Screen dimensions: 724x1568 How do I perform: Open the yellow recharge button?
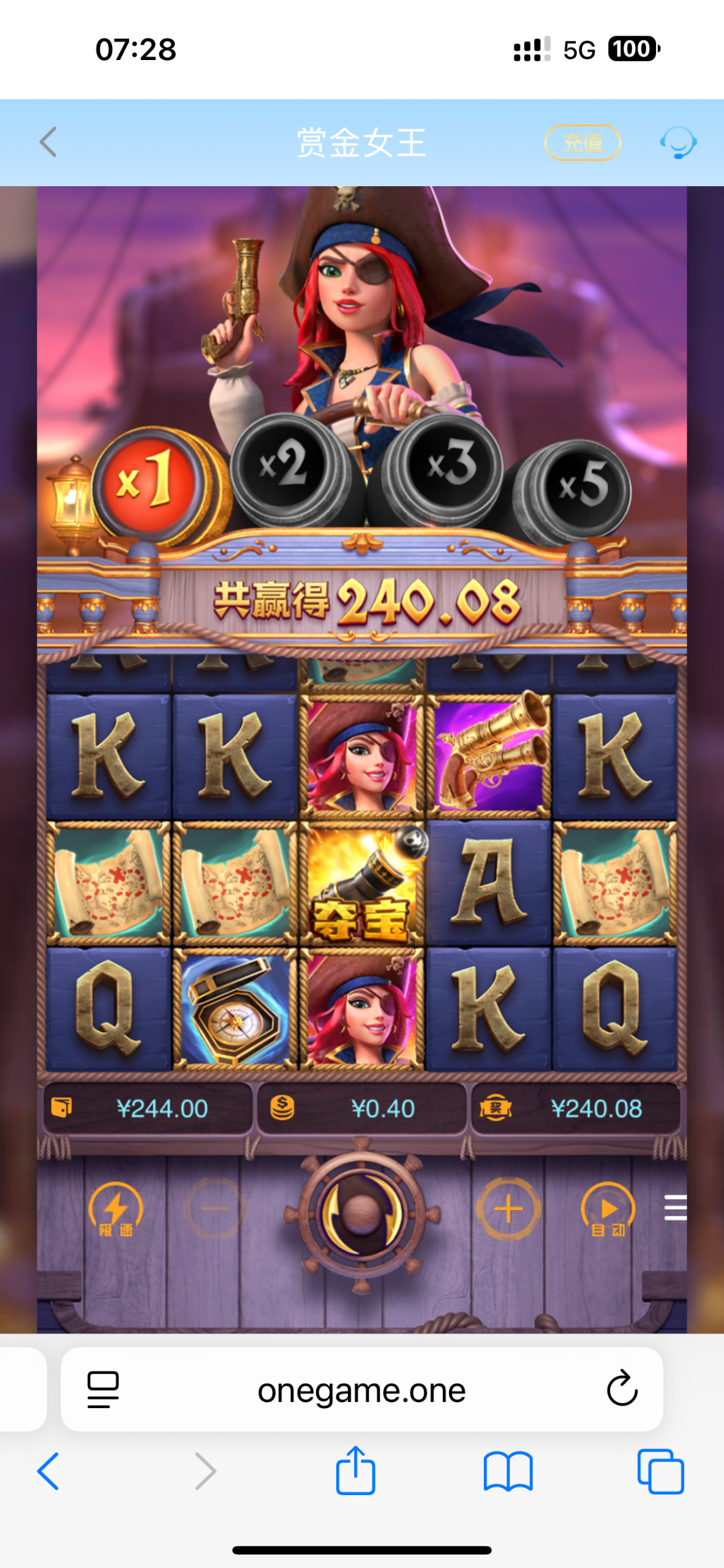click(583, 143)
